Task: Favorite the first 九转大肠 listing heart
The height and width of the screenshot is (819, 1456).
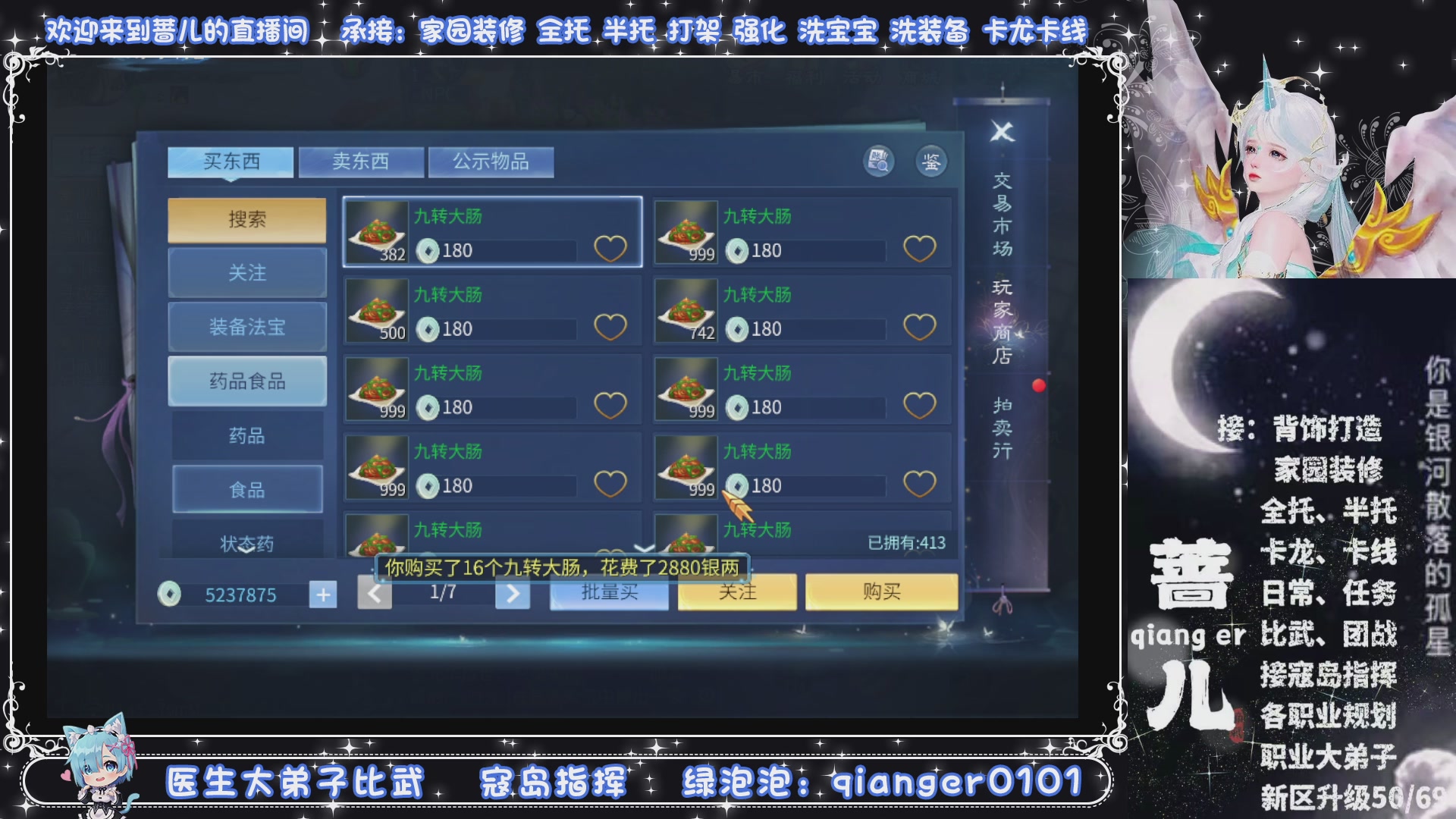Action: (x=611, y=249)
